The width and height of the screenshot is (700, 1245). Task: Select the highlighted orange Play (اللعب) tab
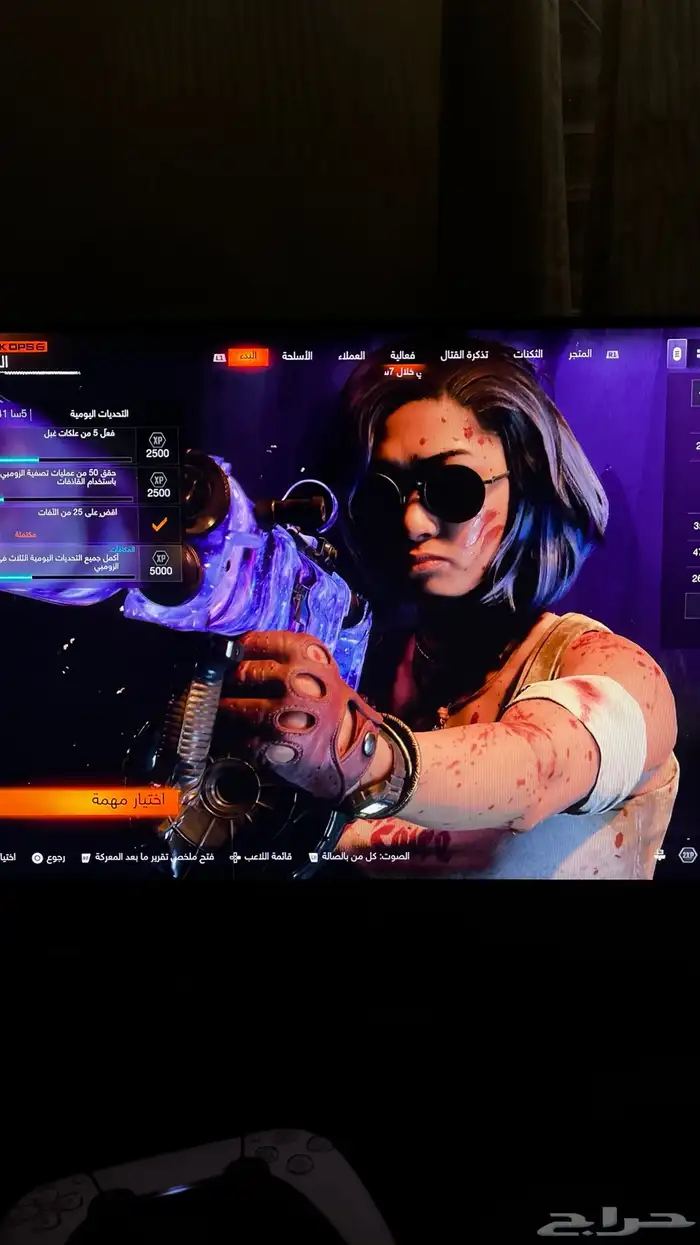(x=248, y=357)
